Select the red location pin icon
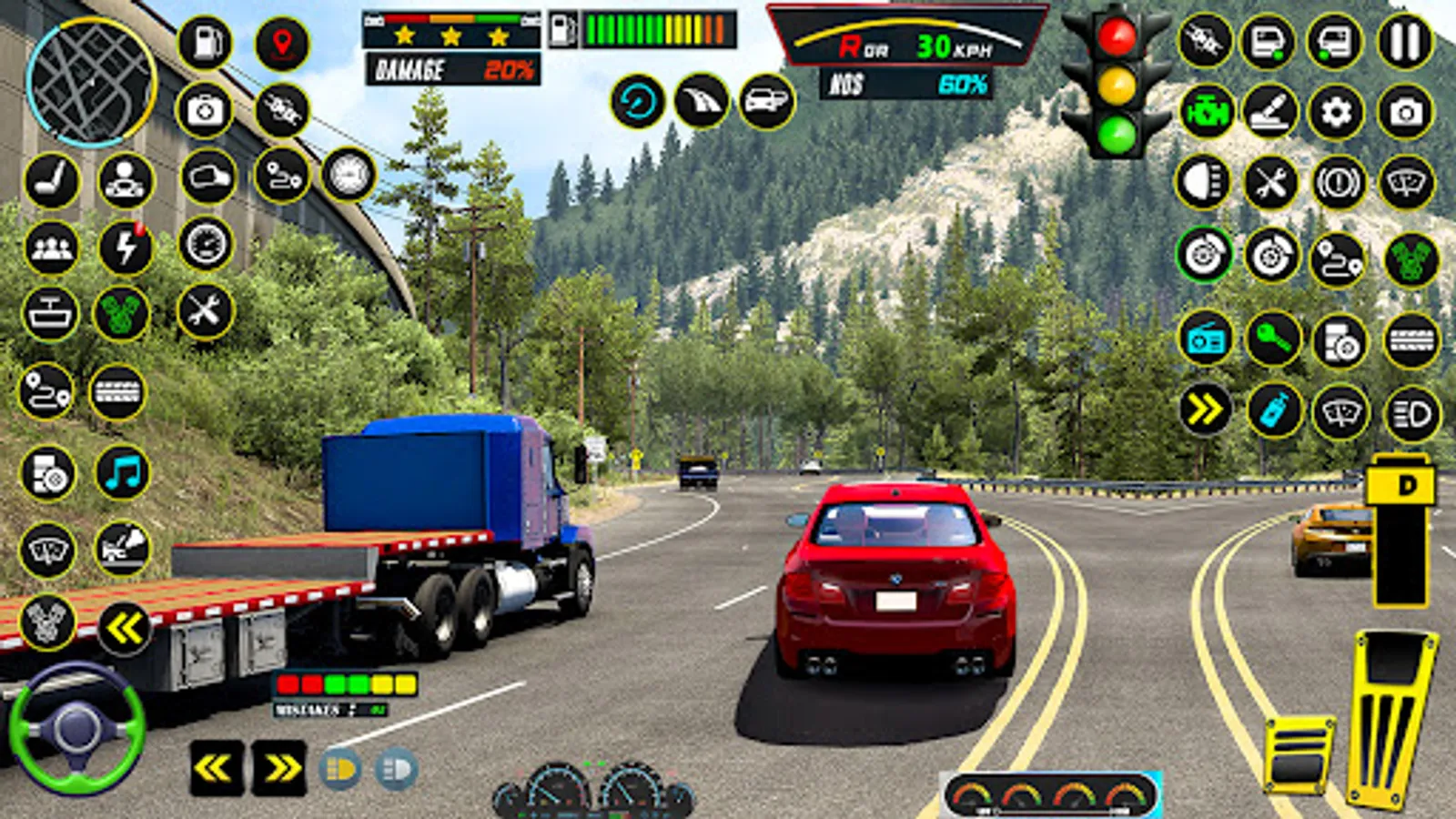Screen dimensions: 1456x819 click(x=282, y=43)
